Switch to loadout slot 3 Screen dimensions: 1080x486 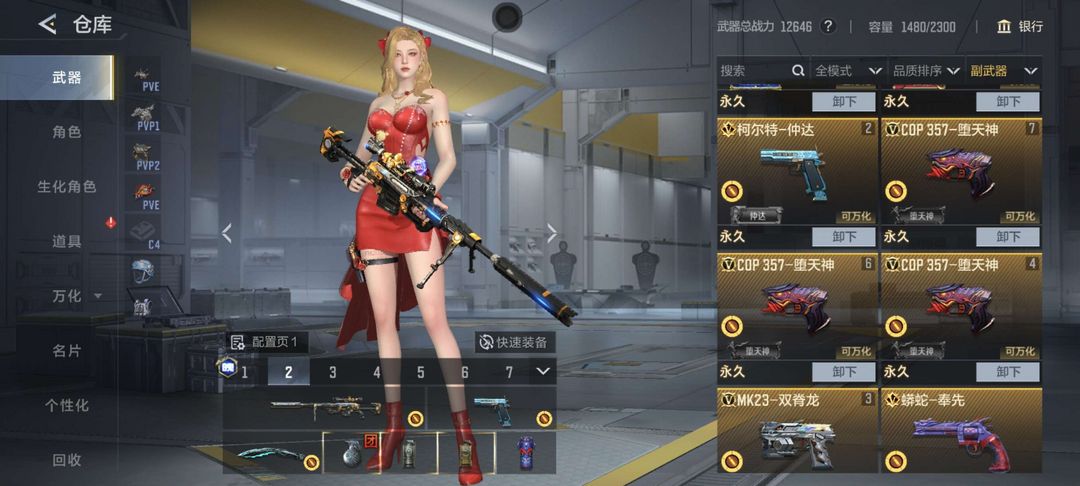pos(333,373)
